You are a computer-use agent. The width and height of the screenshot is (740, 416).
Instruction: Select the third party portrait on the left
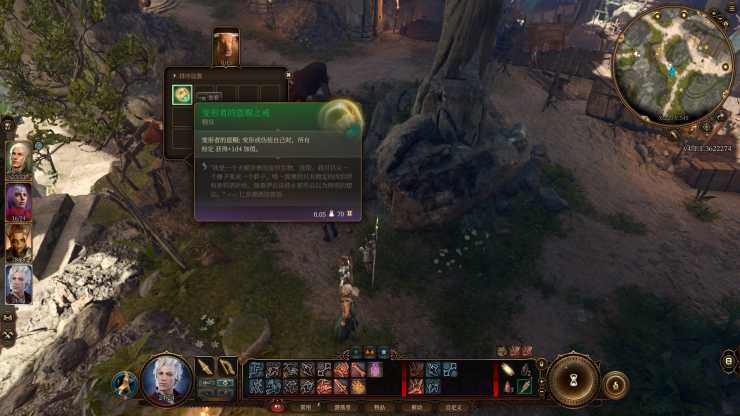[x=19, y=240]
